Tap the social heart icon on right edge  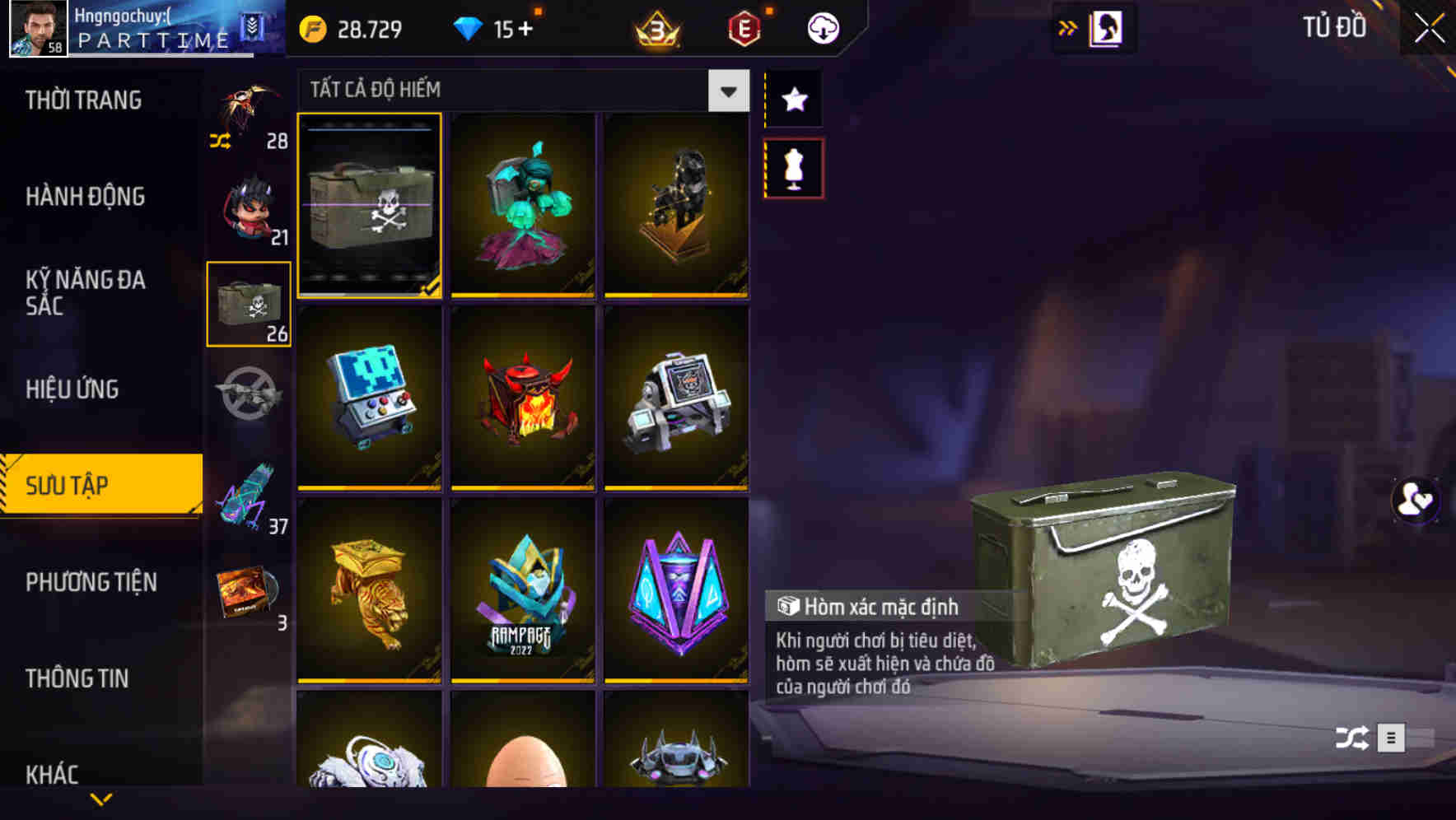pos(1416,500)
